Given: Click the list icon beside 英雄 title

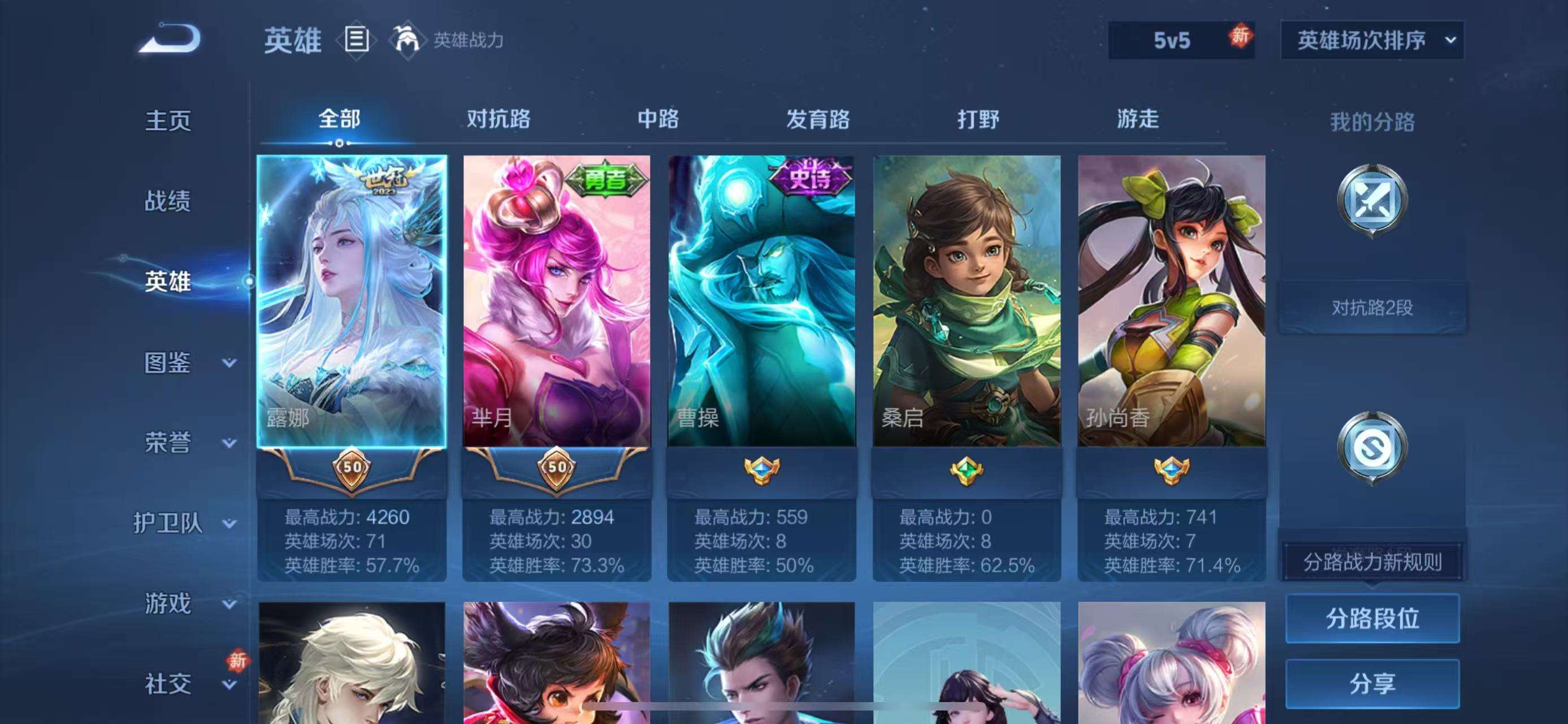Looking at the screenshot, I should click(x=356, y=40).
